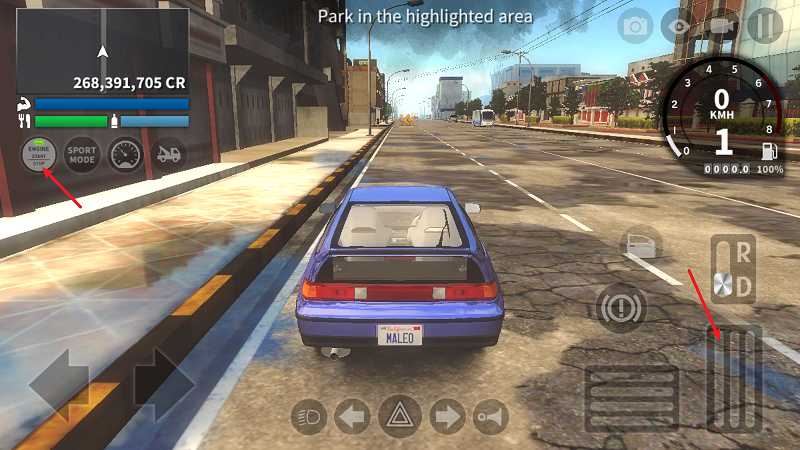Call the tow truck
Screen dimensions: 800x450
coord(170,155)
